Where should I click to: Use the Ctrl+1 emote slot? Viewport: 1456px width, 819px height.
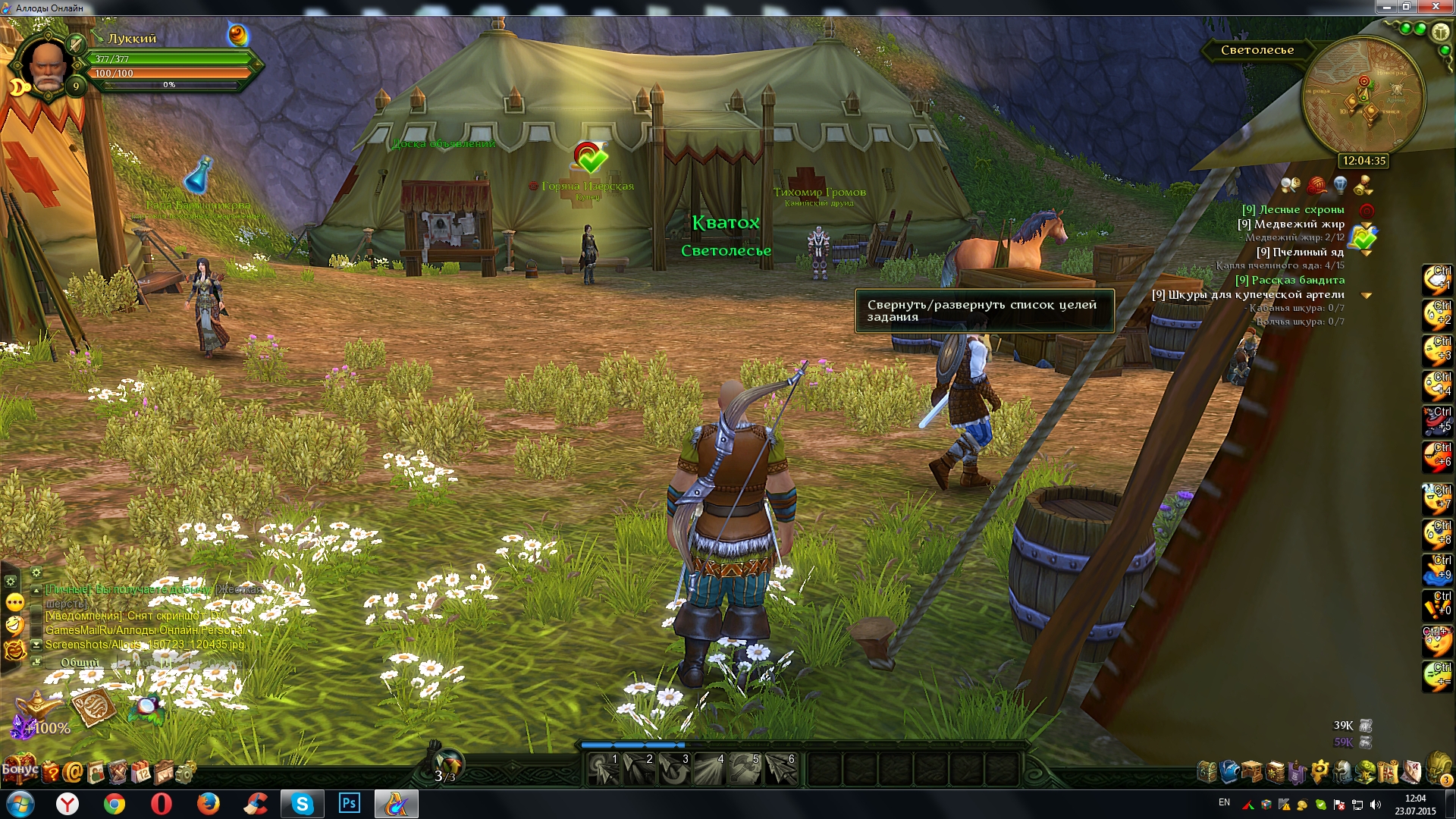pos(1436,280)
